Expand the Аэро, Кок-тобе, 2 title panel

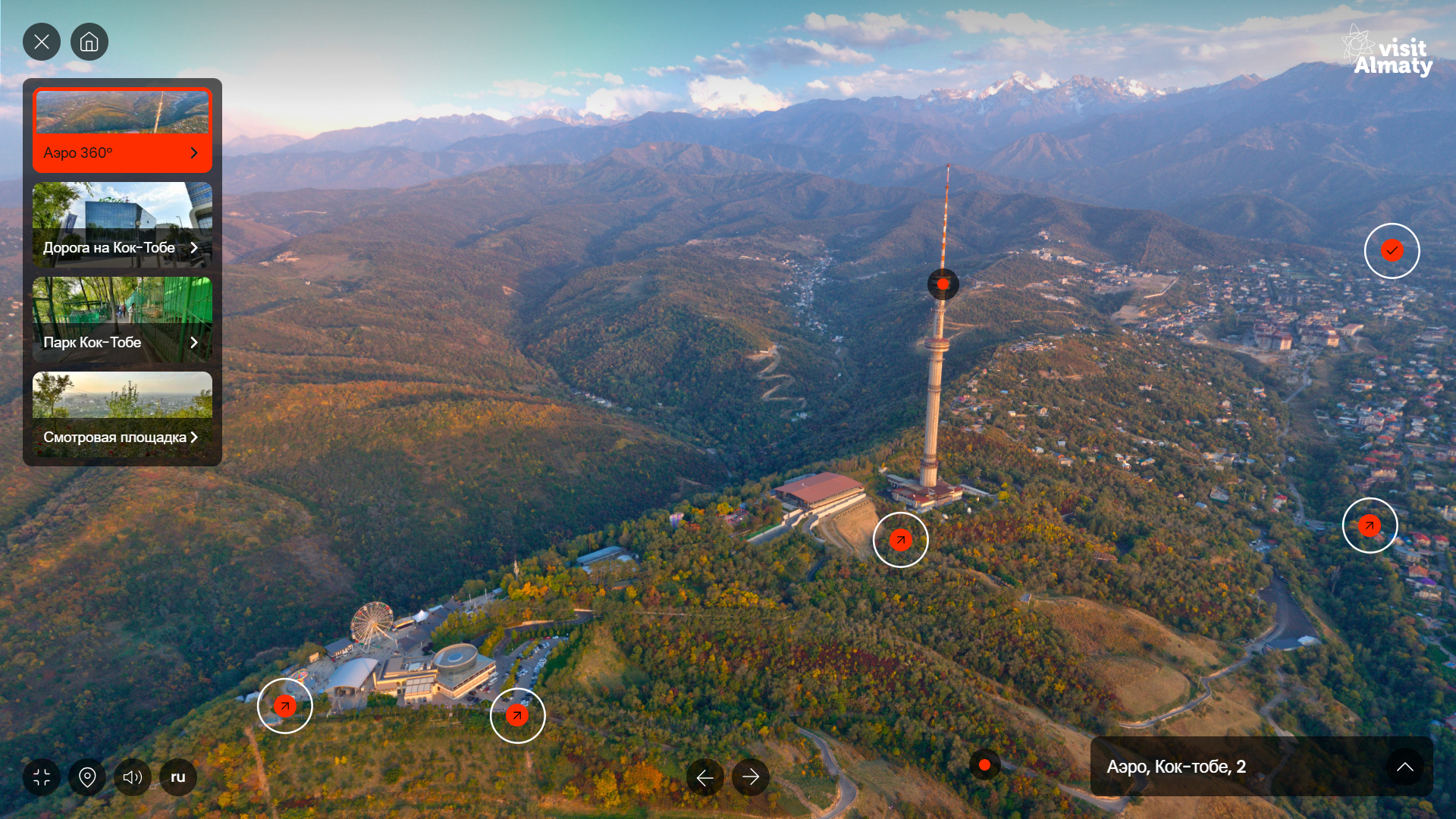pos(1404,767)
